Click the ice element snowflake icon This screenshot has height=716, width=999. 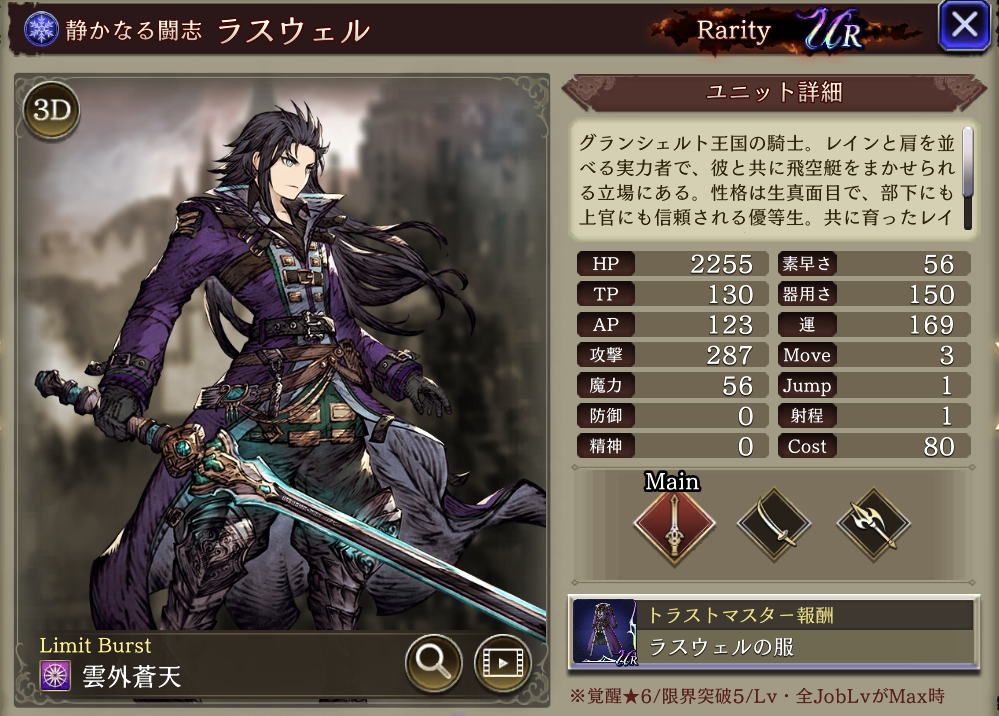click(41, 28)
